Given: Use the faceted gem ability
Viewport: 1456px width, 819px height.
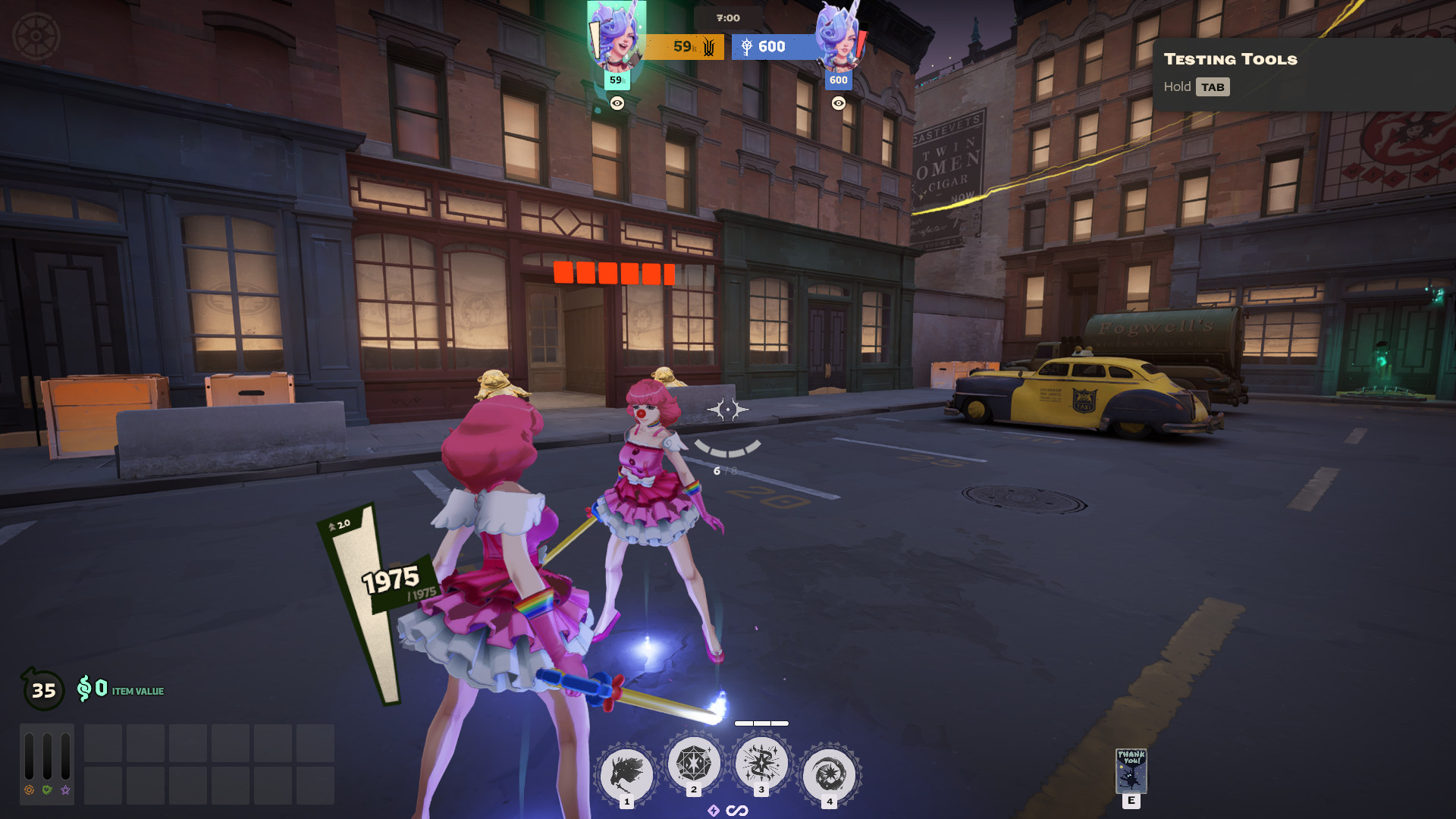Looking at the screenshot, I should pos(693,763).
